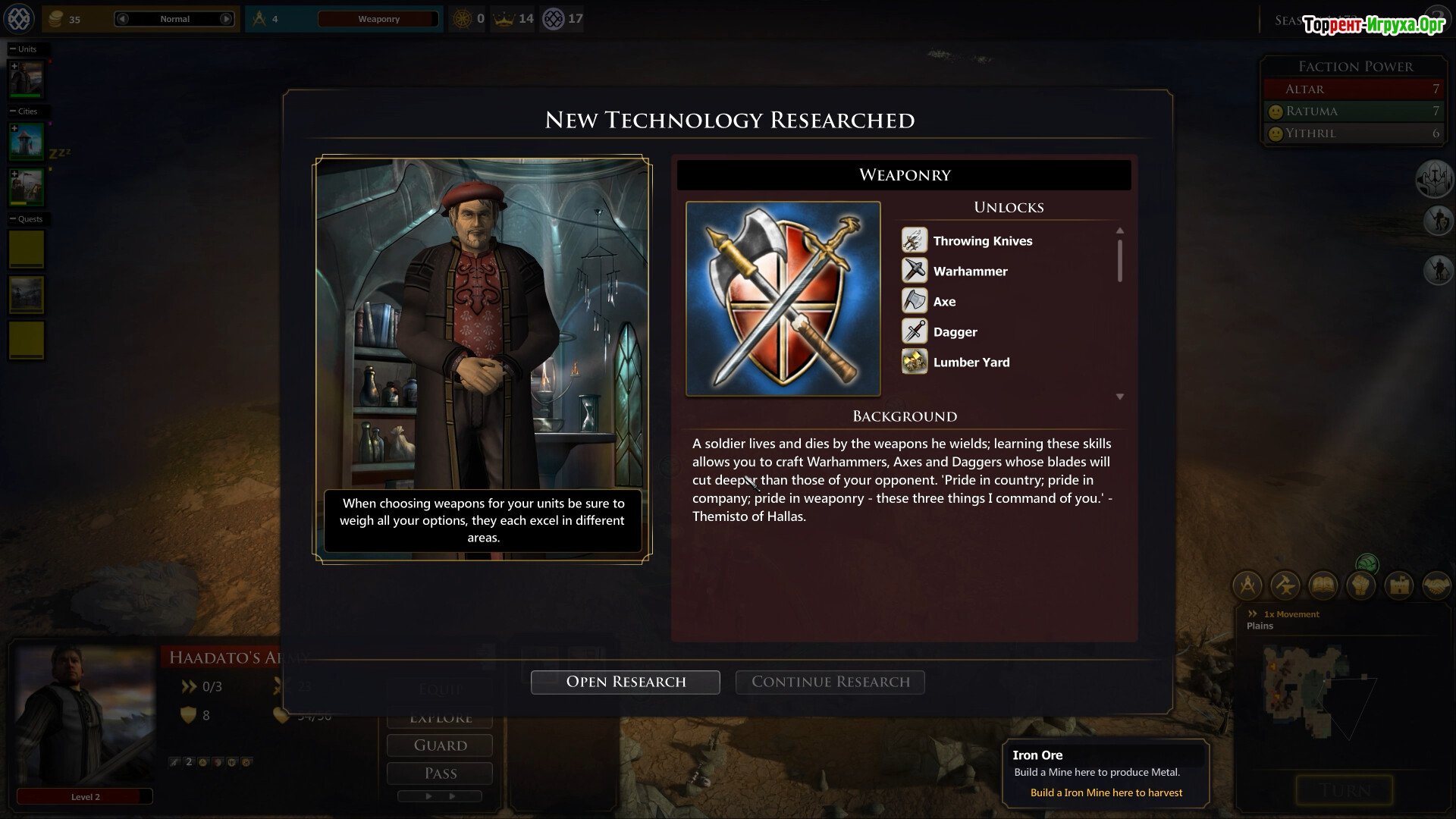This screenshot has height=819, width=1456.
Task: Click the unlocks list up arrow
Action: tap(1119, 231)
